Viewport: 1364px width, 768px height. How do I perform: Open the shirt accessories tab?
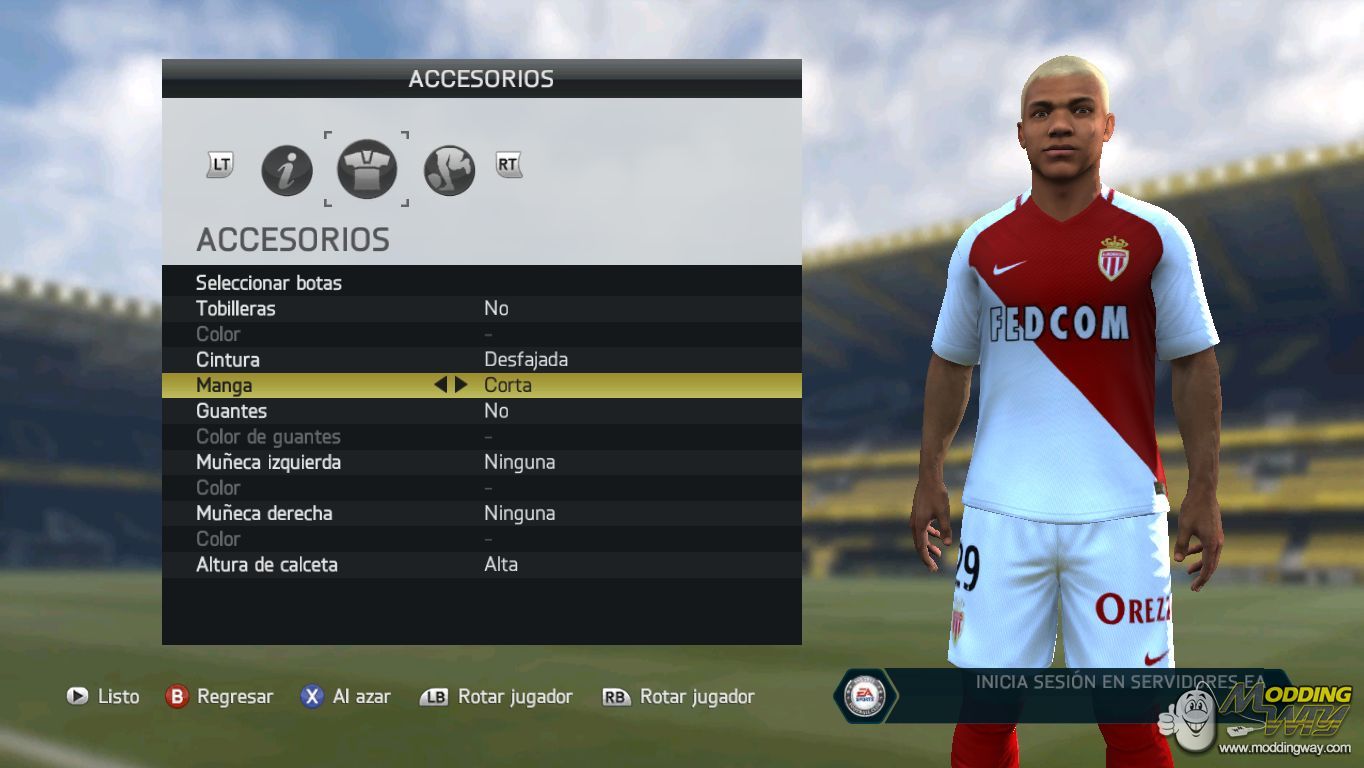[x=367, y=170]
